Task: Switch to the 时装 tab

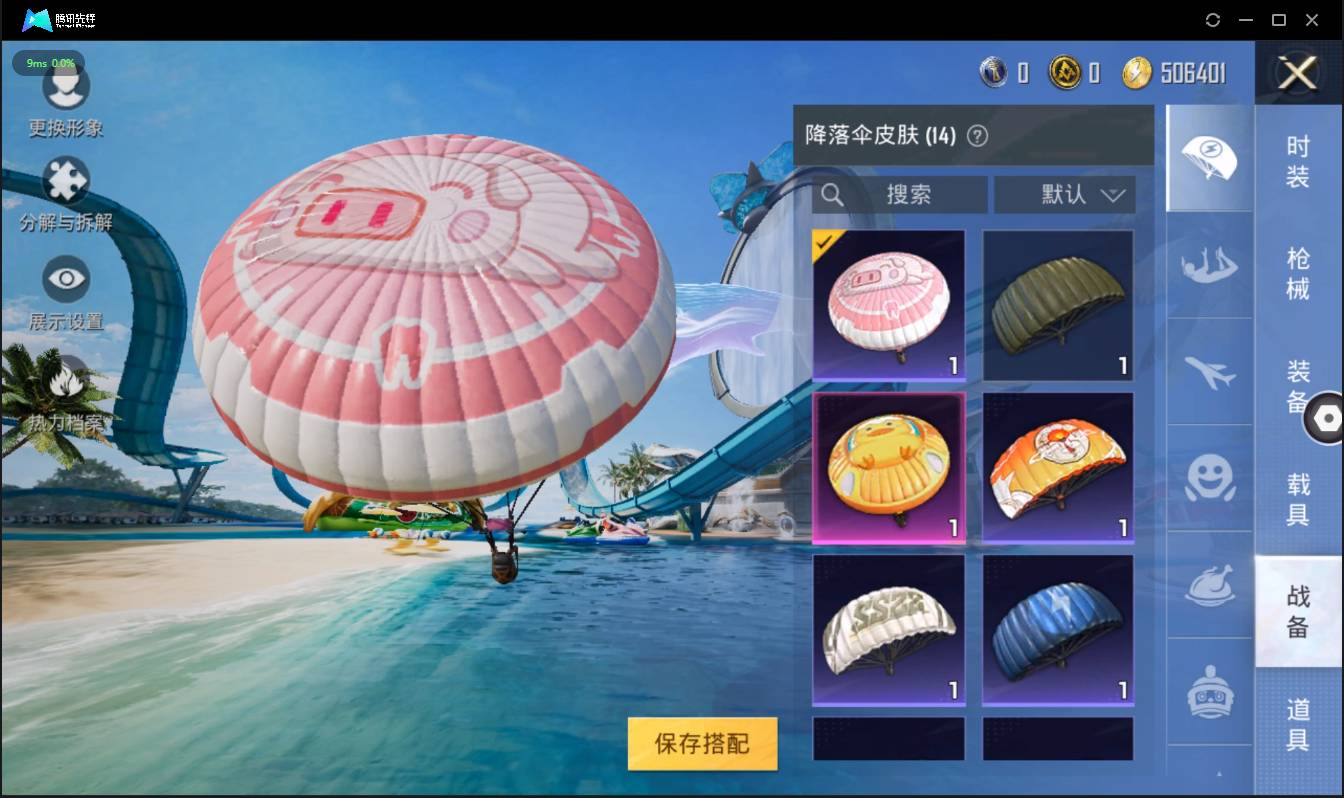Action: (x=1297, y=160)
